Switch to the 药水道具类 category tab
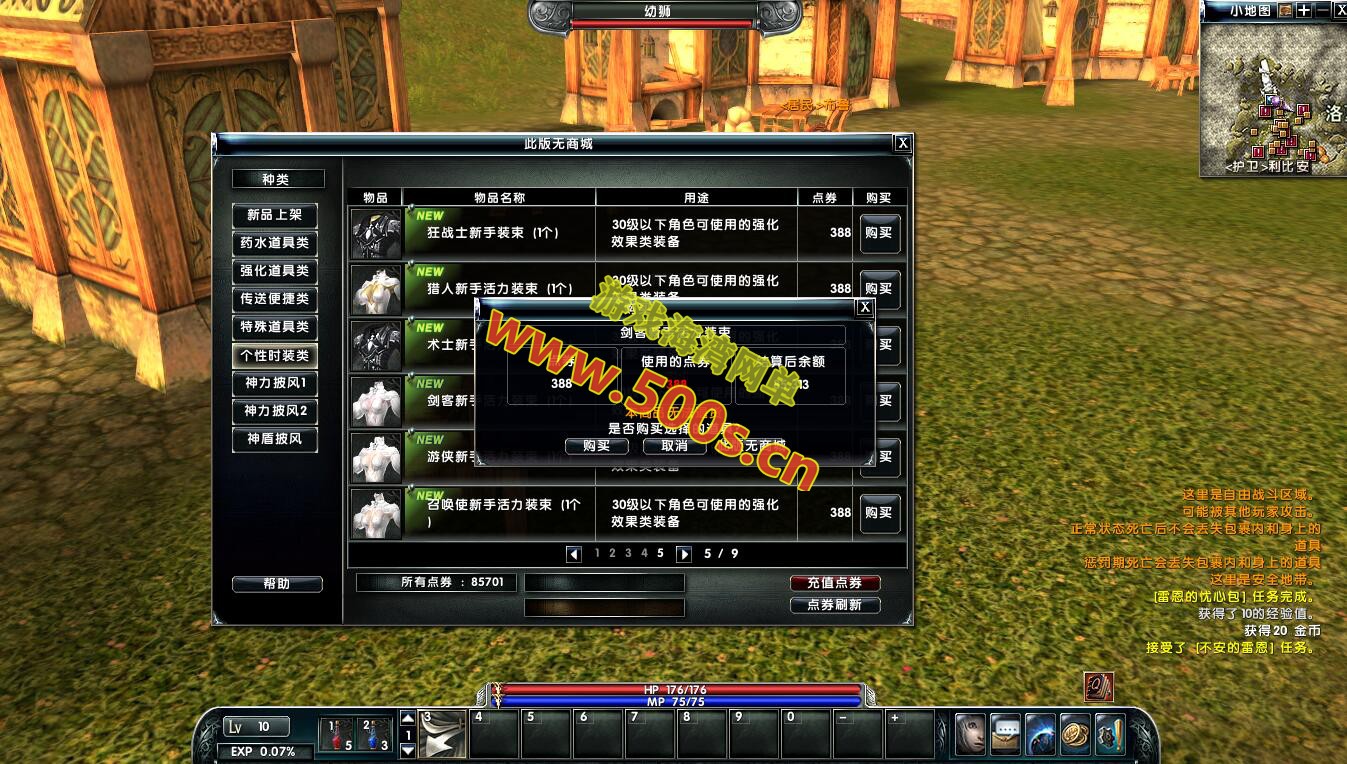Viewport: 1347px width, 764px height. click(x=273, y=242)
